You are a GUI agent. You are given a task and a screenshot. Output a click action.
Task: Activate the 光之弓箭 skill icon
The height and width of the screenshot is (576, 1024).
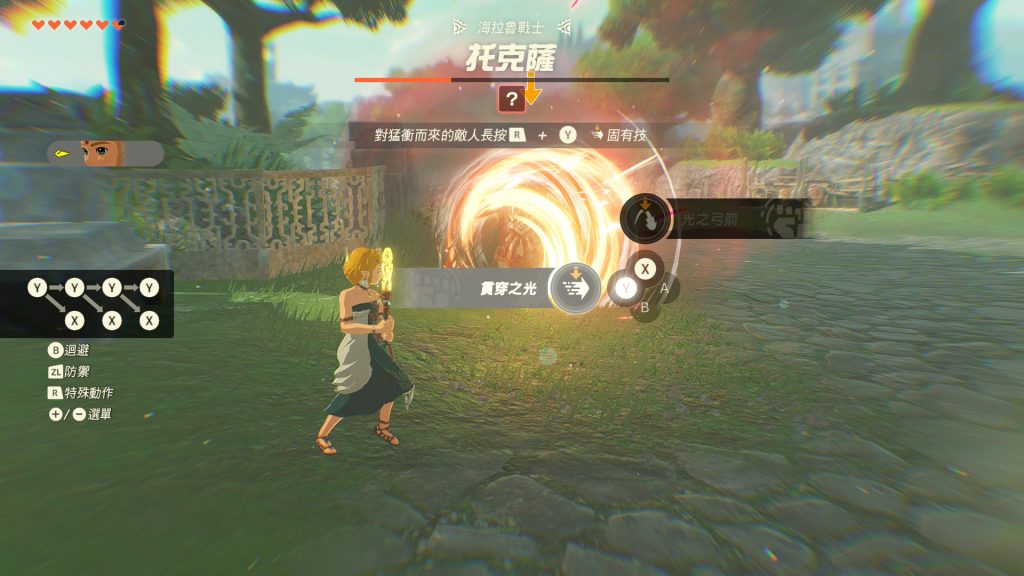645,217
